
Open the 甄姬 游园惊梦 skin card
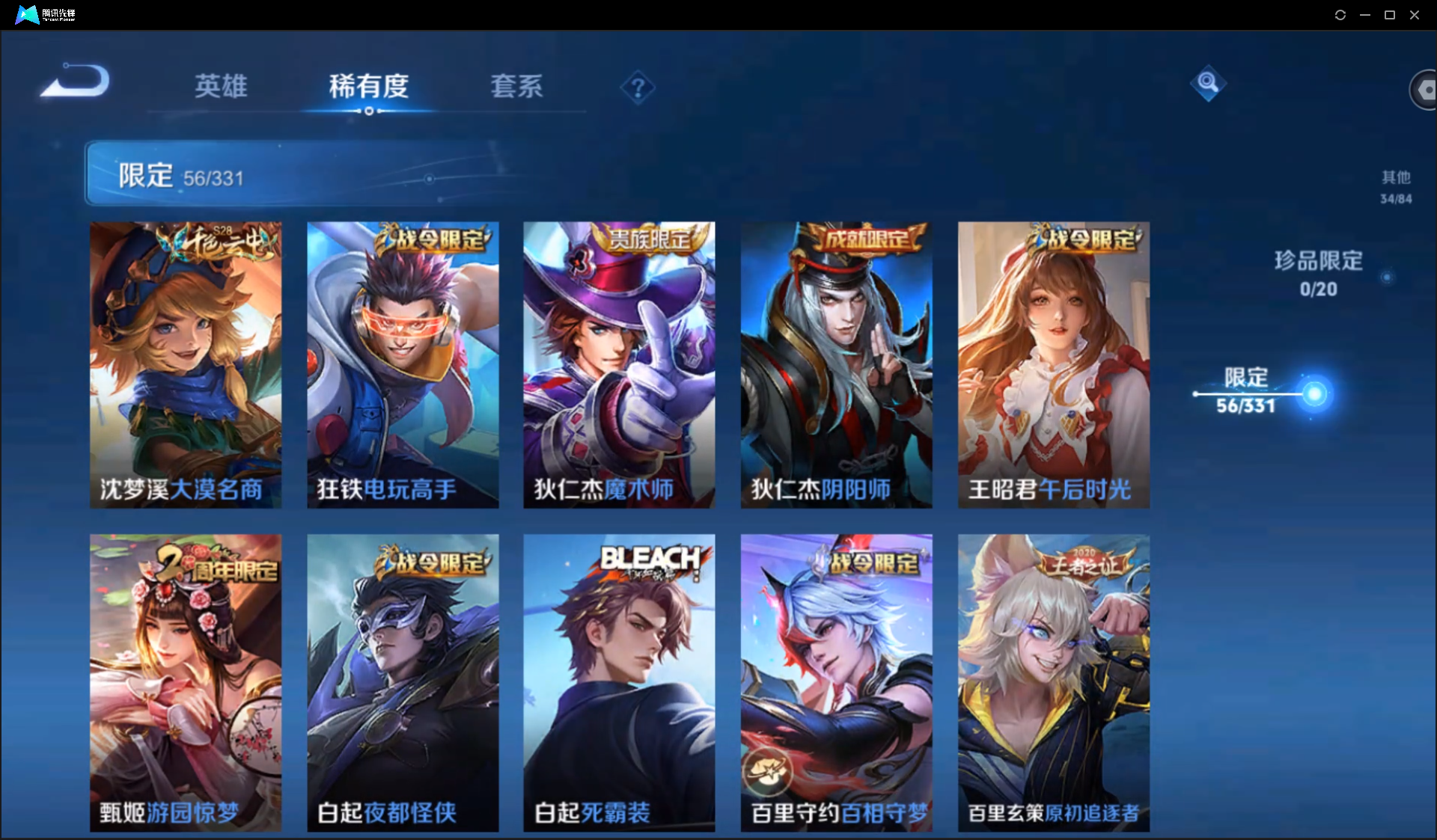186,682
